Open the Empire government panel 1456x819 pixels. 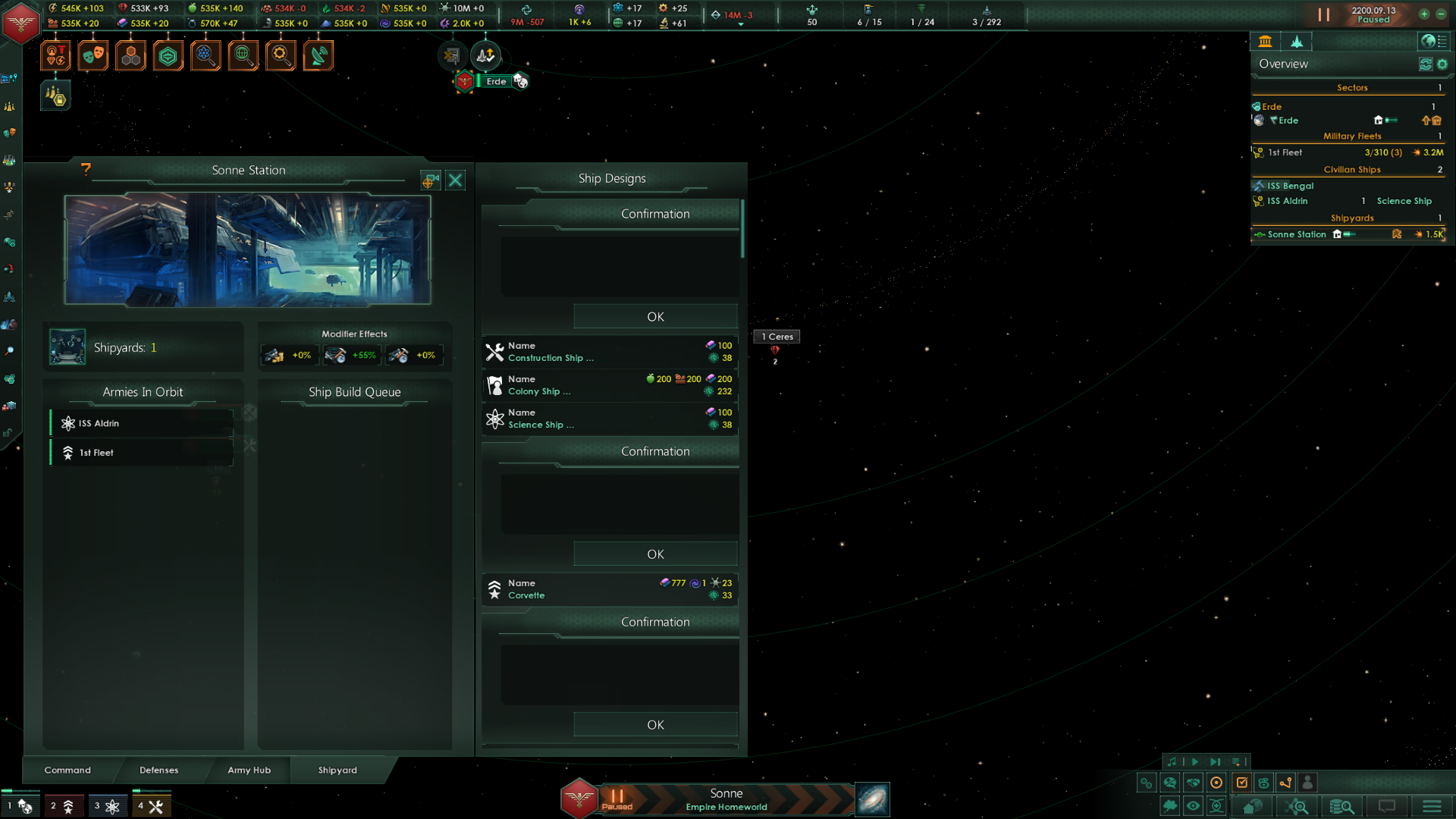(x=55, y=55)
